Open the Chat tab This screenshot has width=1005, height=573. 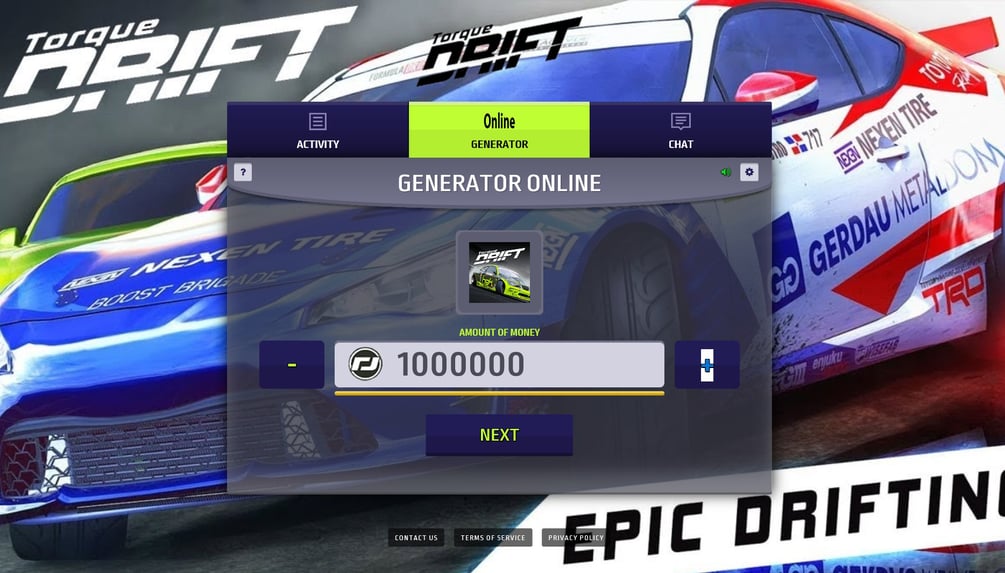tap(680, 130)
